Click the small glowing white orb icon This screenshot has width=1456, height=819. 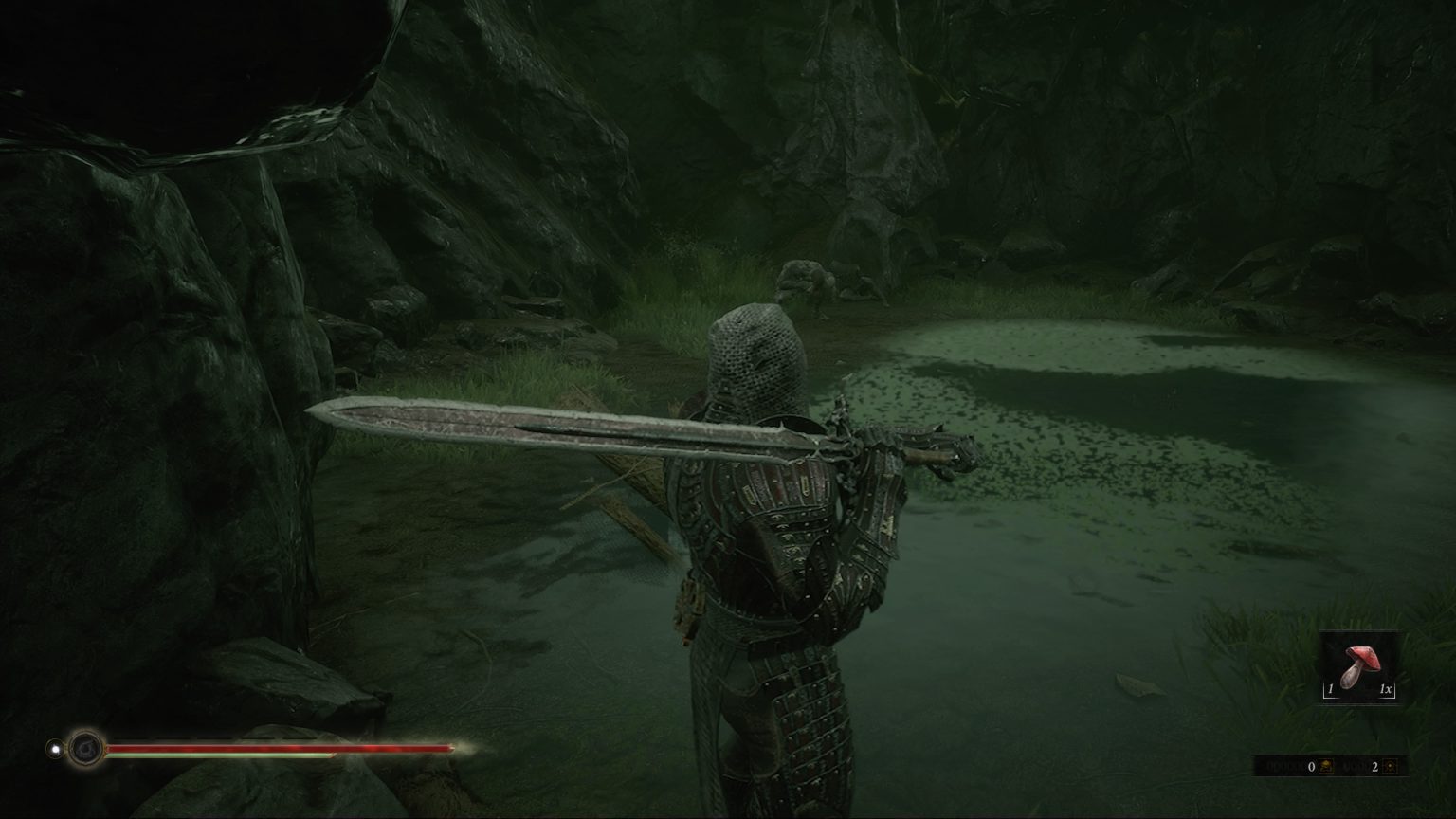pos(55,748)
